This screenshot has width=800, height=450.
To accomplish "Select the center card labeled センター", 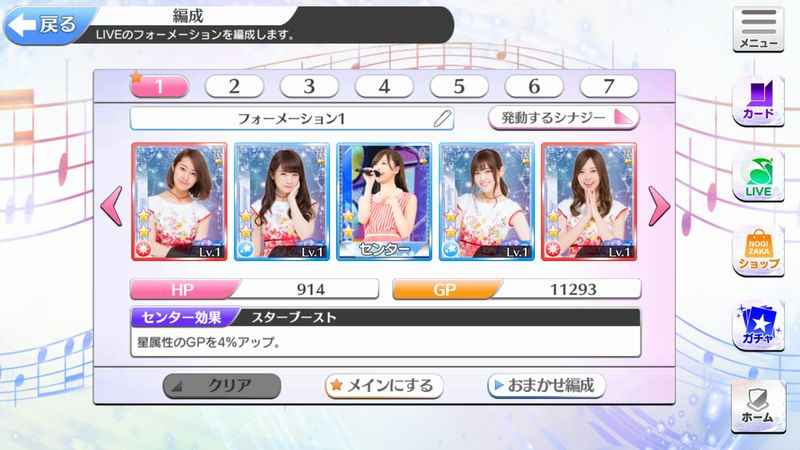I will pos(386,201).
